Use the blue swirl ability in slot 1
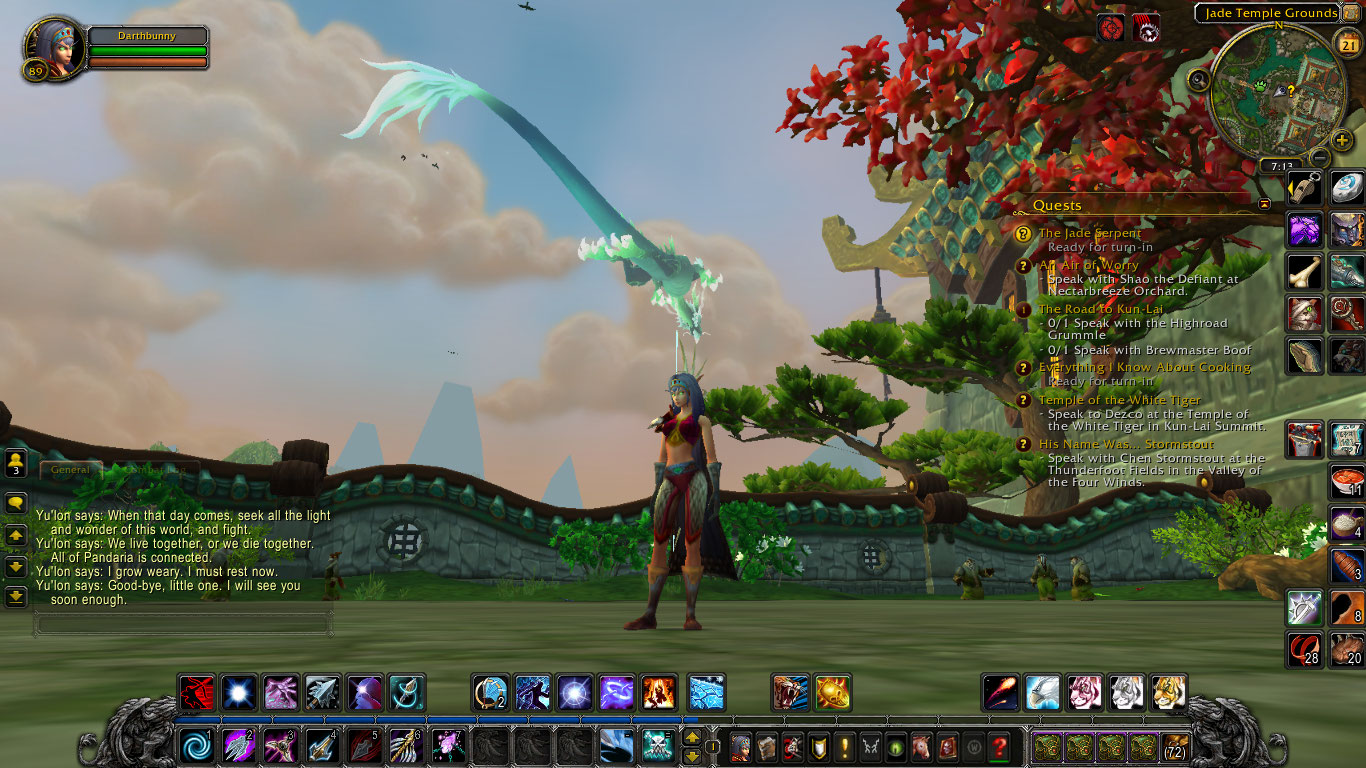 click(196, 746)
